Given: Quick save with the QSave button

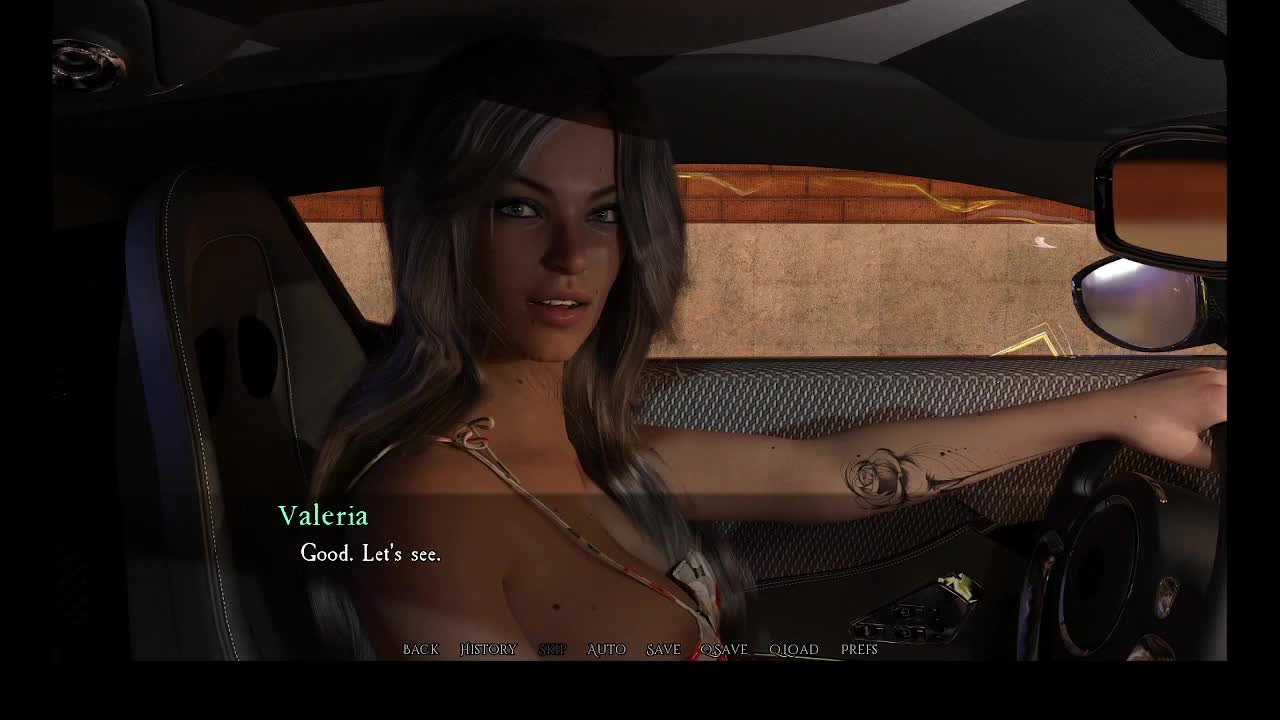Looking at the screenshot, I should tap(724, 650).
